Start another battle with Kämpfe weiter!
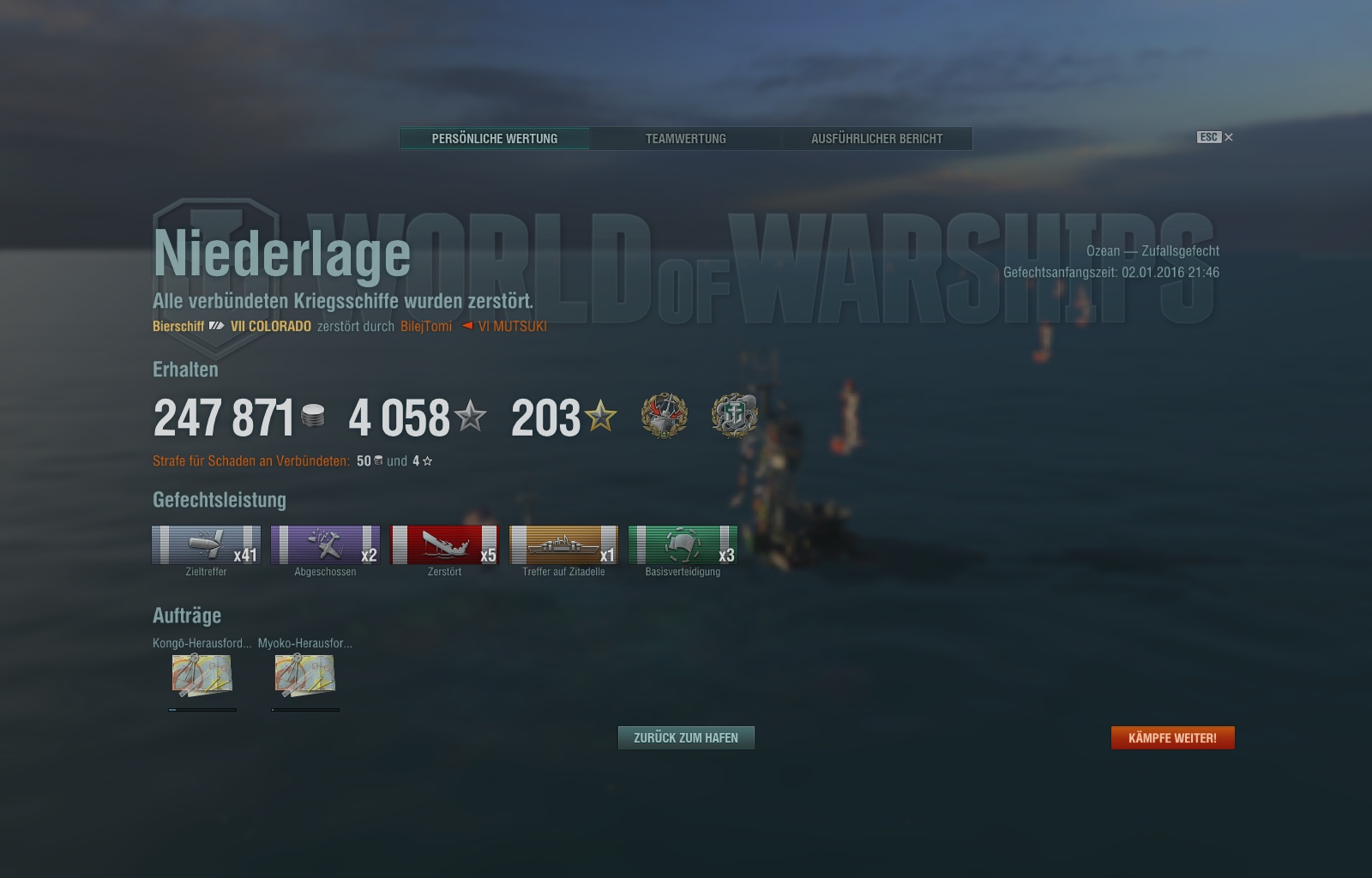 [1172, 738]
